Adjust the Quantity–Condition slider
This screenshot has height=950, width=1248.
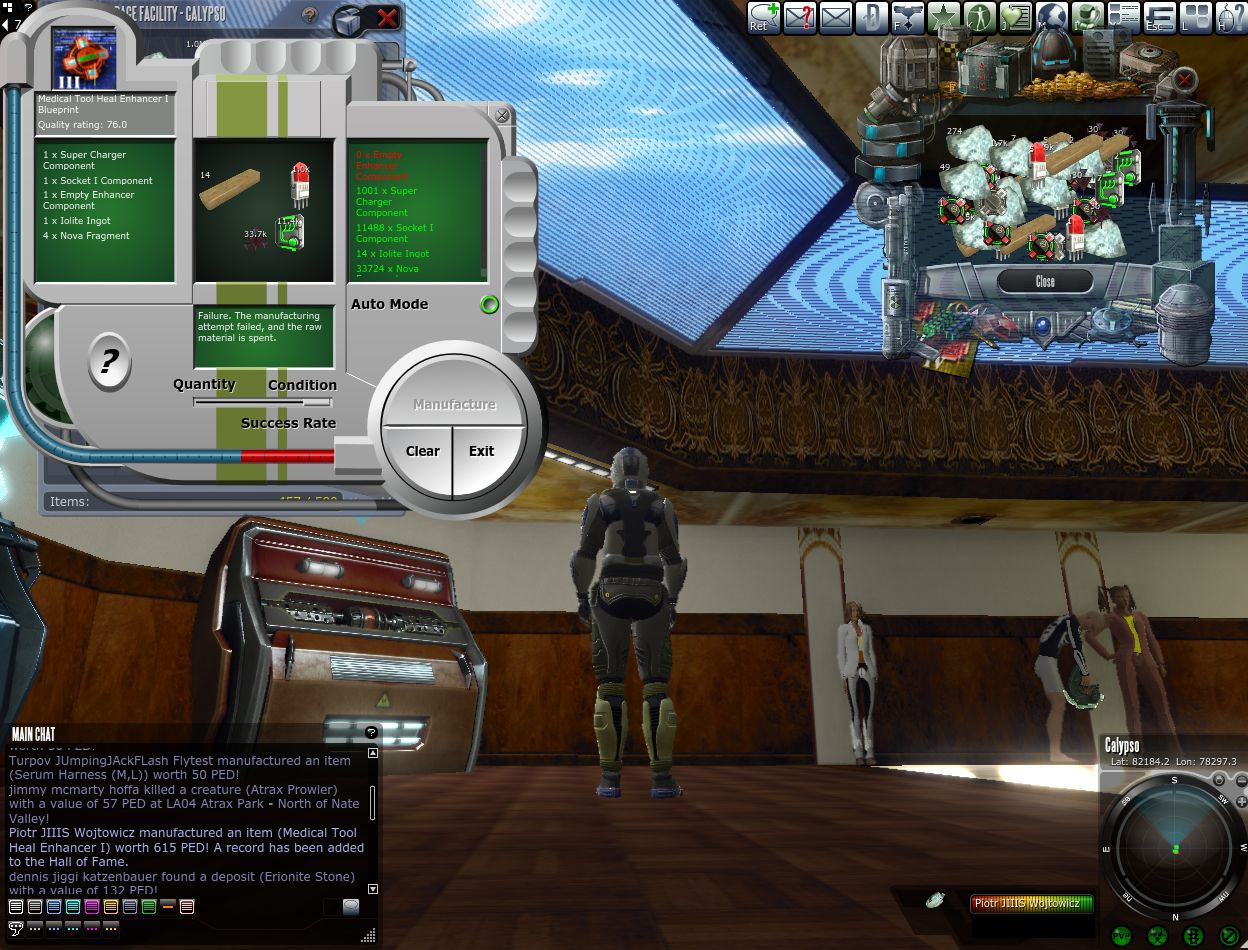(x=262, y=402)
